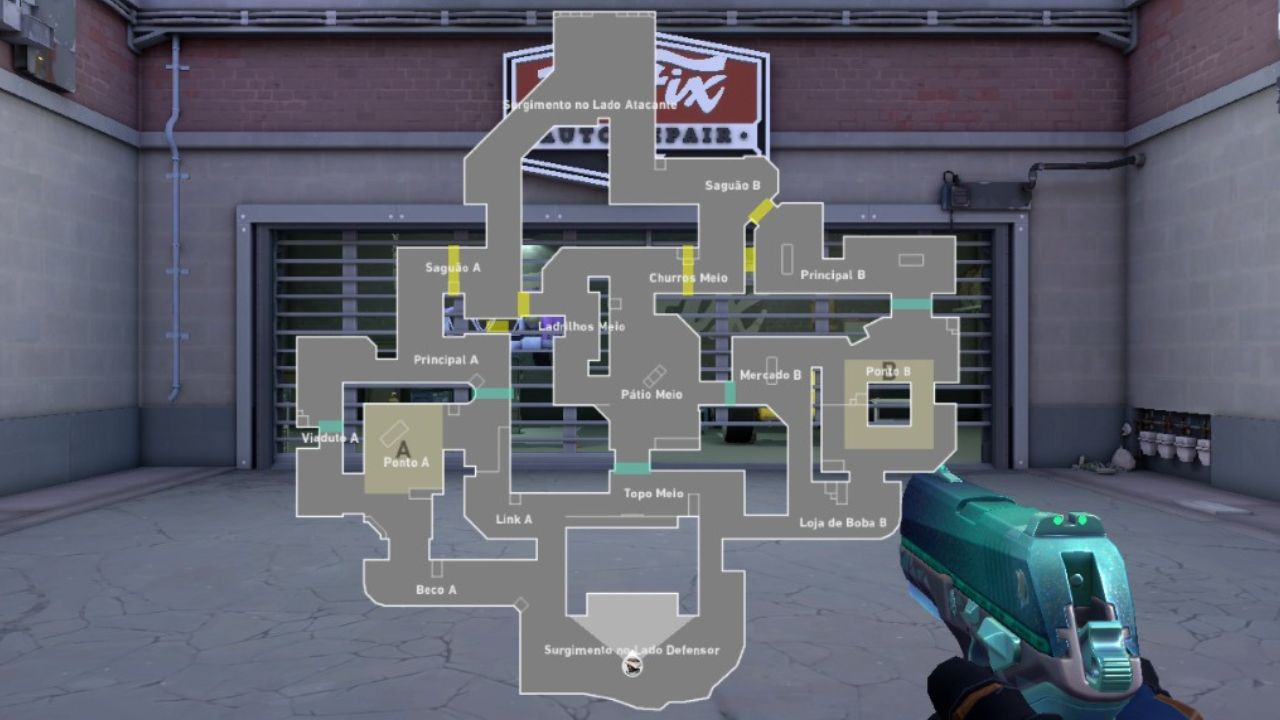Click the yellow passage marker near Saguão B

pos(760,210)
